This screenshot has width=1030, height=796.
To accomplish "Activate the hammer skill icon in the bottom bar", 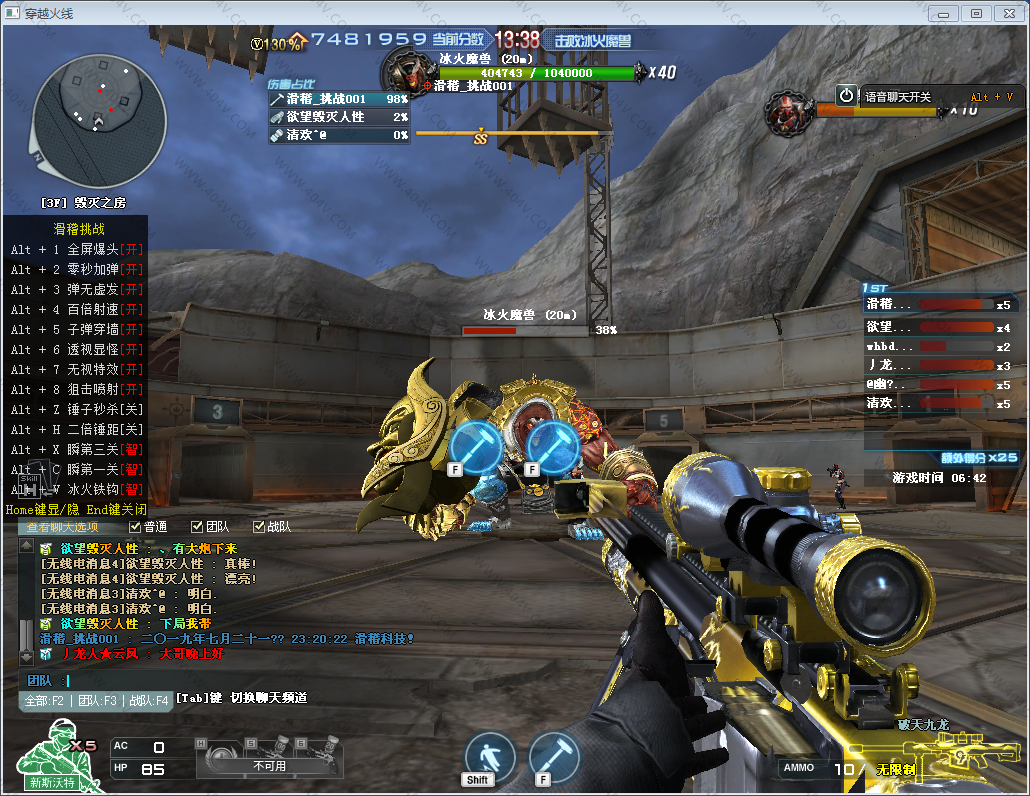I will [554, 757].
